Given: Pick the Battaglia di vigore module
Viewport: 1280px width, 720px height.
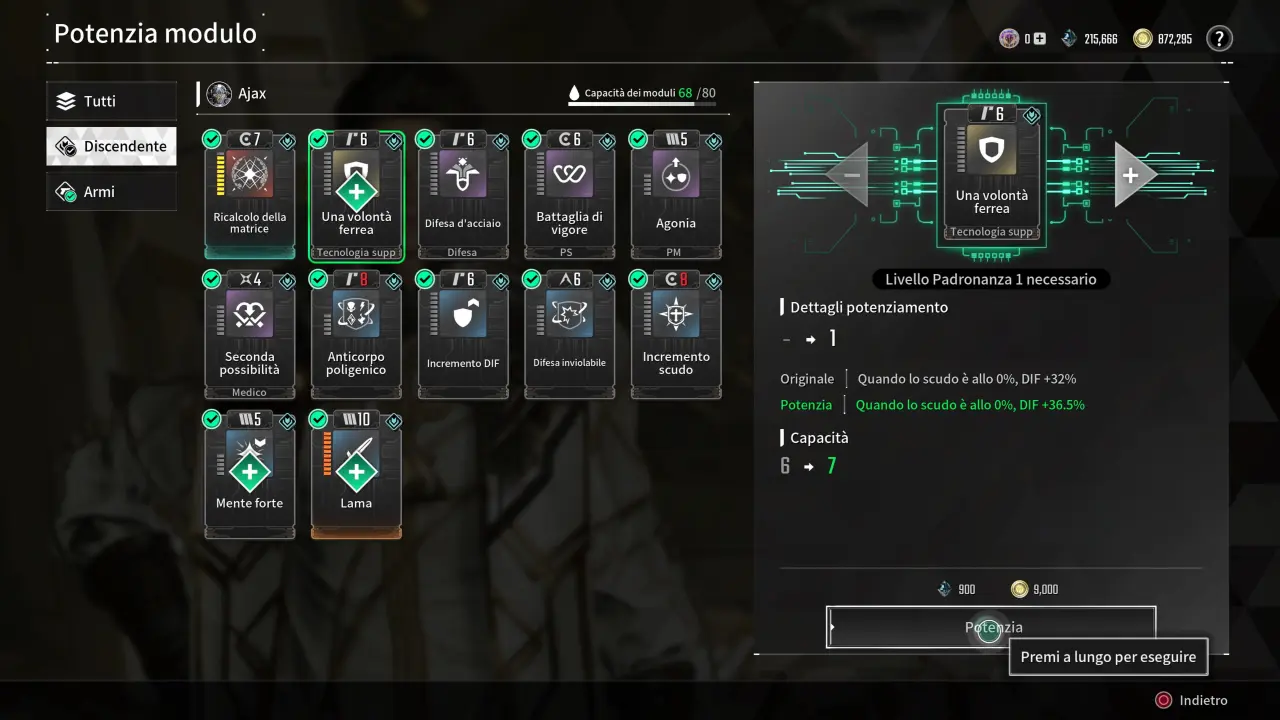Looking at the screenshot, I should click(569, 195).
